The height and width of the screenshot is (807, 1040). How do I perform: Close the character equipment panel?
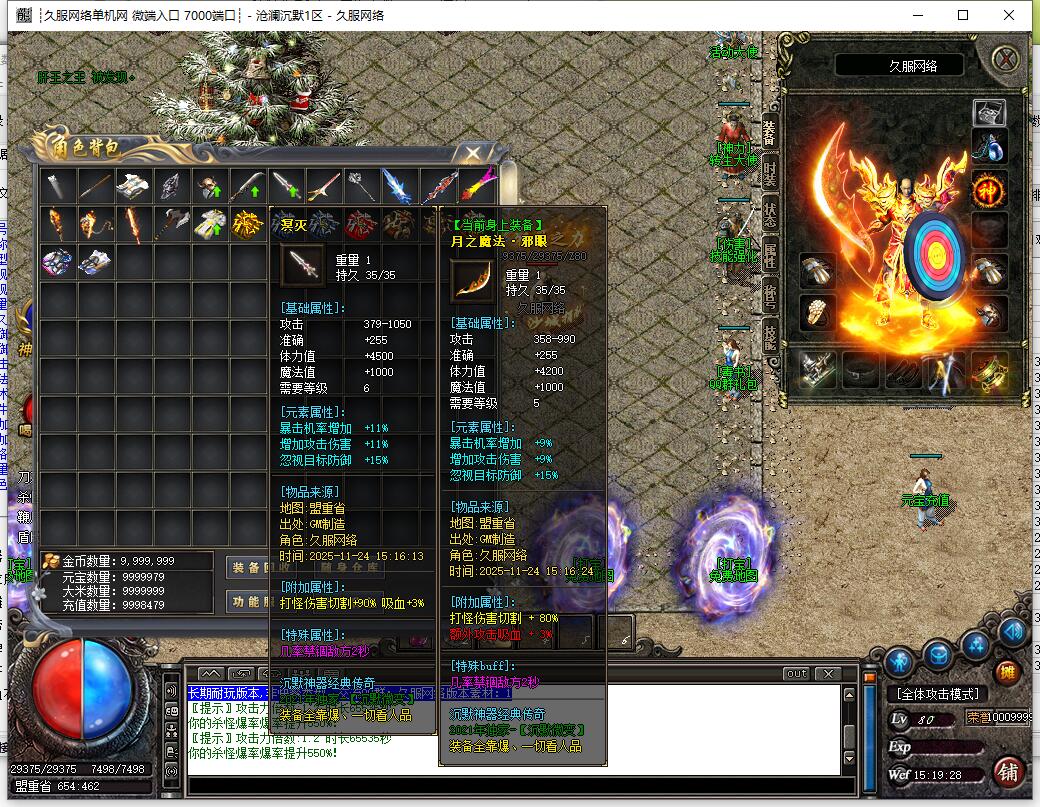[x=1005, y=59]
